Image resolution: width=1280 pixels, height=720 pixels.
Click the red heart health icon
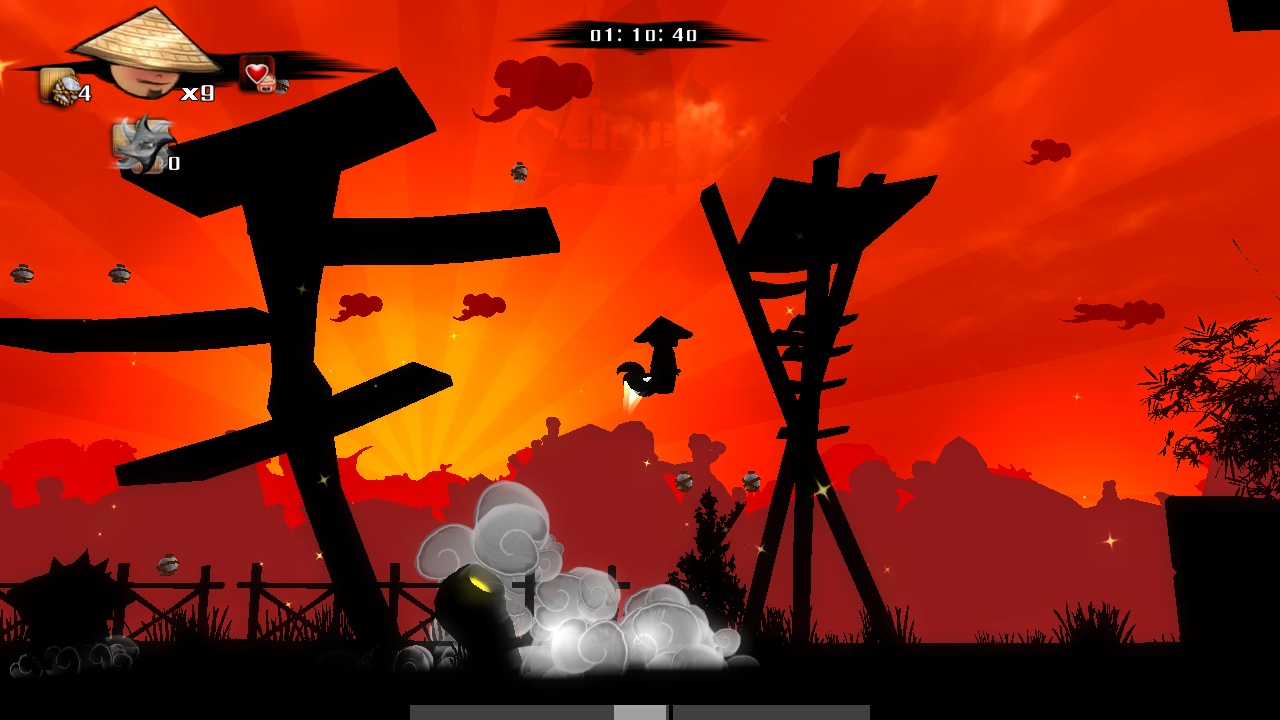pos(257,73)
